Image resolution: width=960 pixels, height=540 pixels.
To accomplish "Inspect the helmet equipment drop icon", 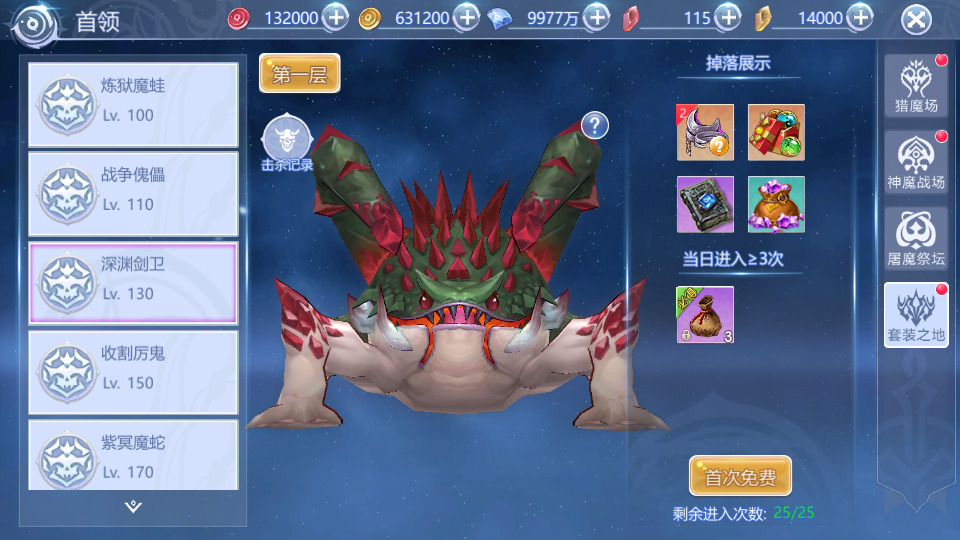I will click(705, 132).
